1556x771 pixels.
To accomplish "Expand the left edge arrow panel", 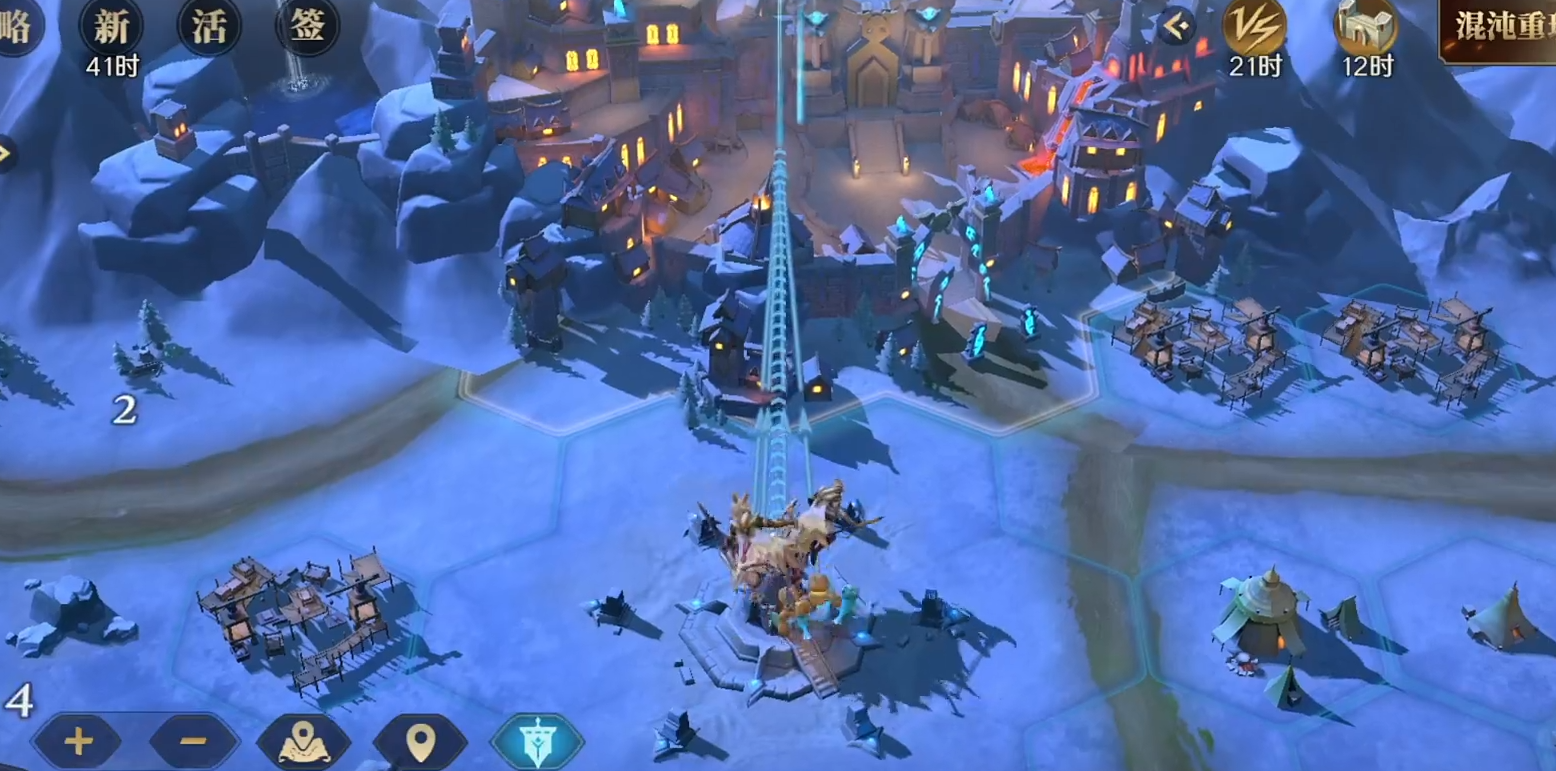I will (x=5, y=153).
